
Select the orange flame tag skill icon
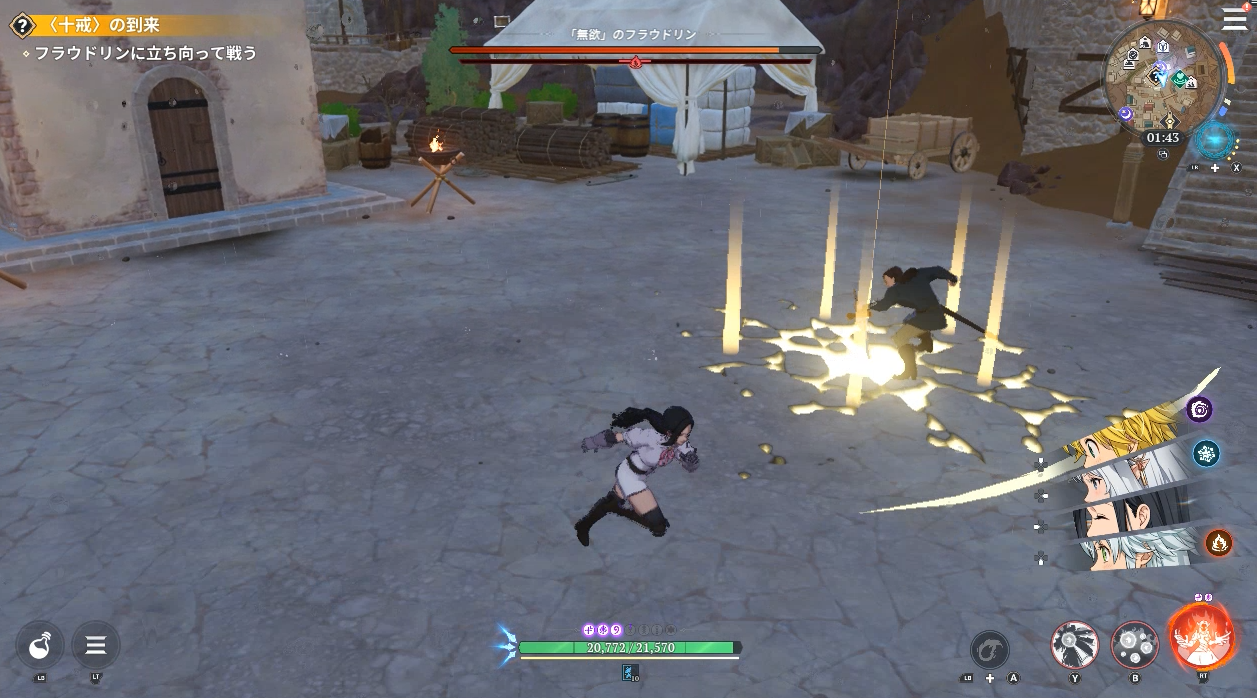tap(1218, 542)
